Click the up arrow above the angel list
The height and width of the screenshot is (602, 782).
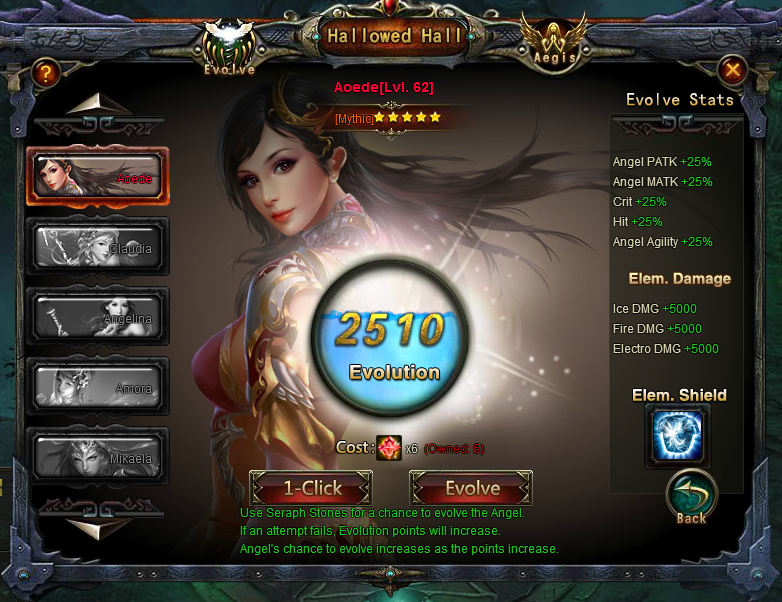98,104
